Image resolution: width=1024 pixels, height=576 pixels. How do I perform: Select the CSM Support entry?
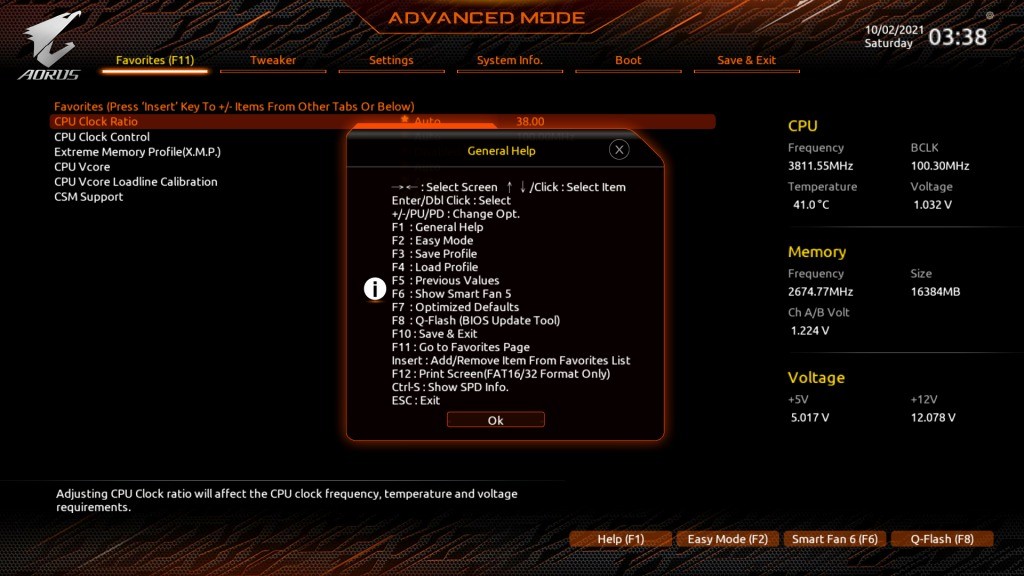(x=88, y=197)
